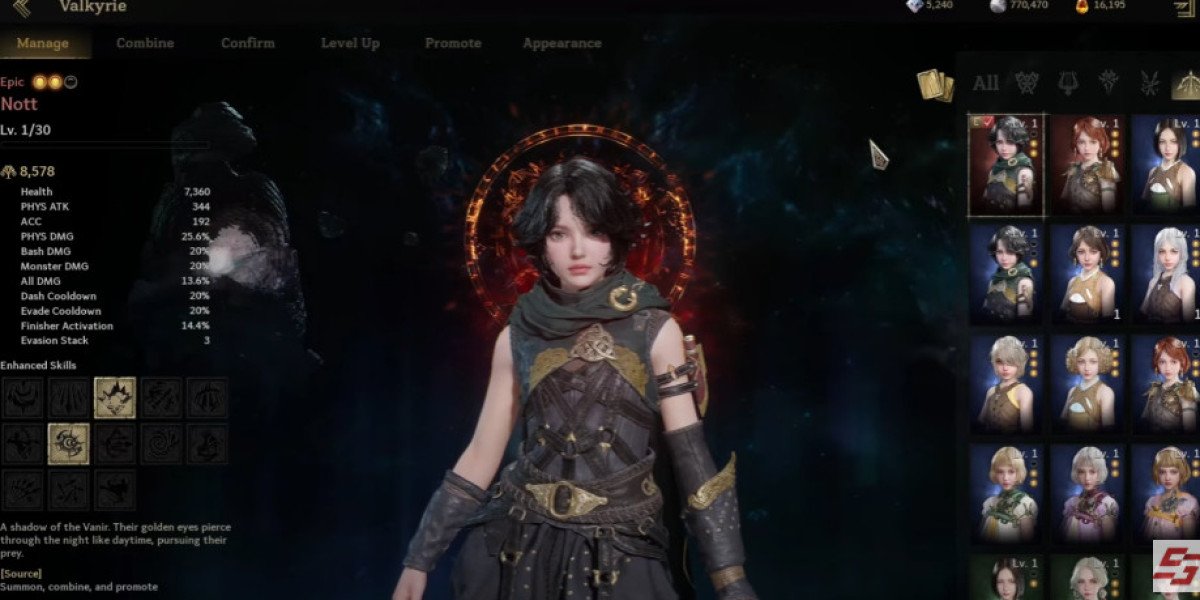Switch to the Appearance tab
The width and height of the screenshot is (1200, 600).
562,43
